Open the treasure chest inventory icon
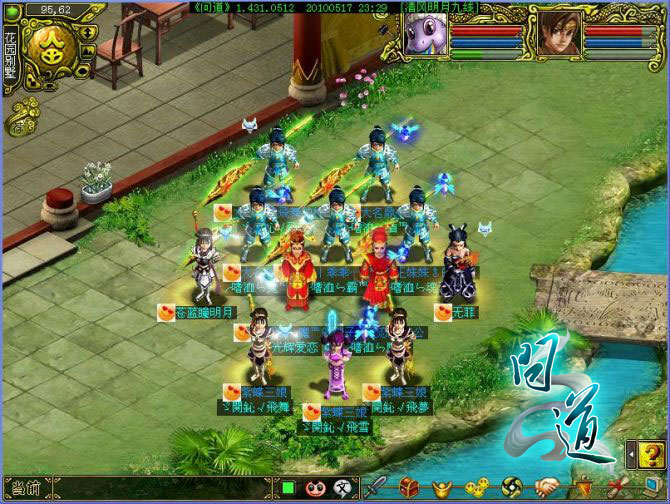The height and width of the screenshot is (504, 670). click(410, 487)
